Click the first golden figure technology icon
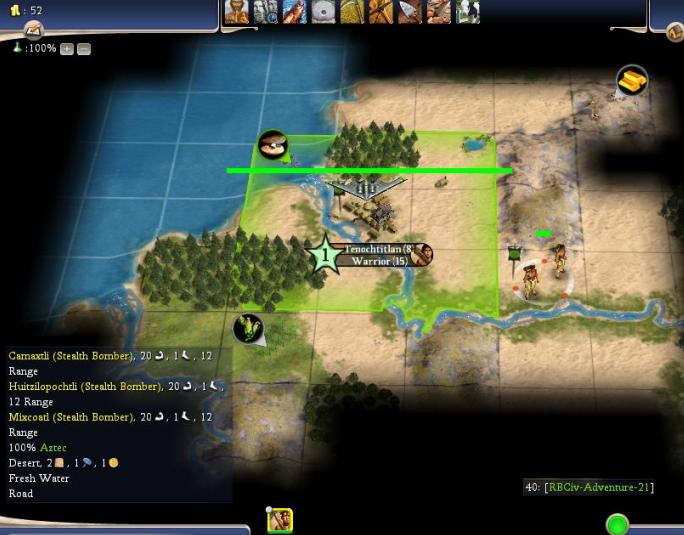 tap(236, 12)
